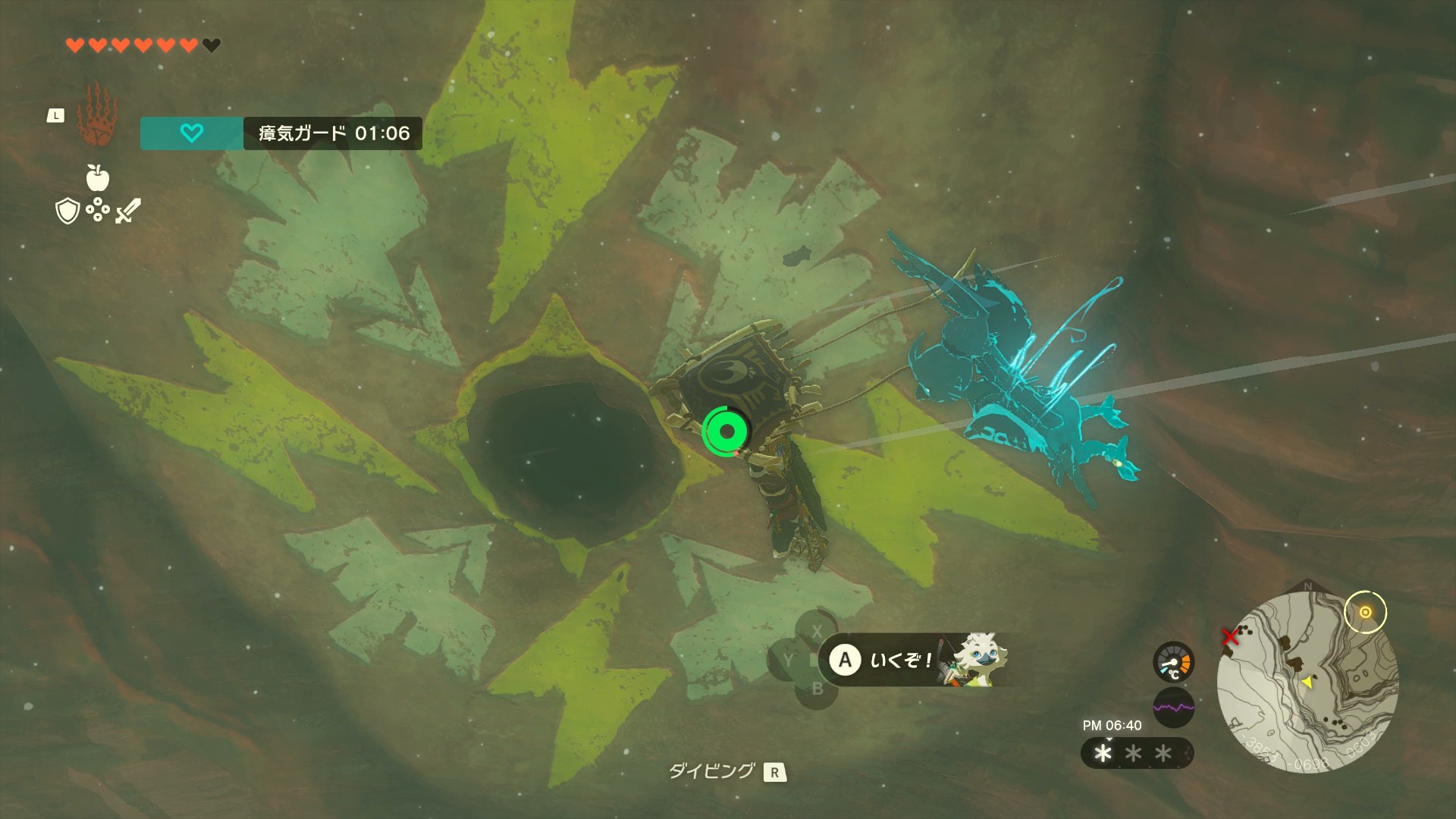
Task: Select the sword weapon quick-slot icon
Action: tap(127, 211)
